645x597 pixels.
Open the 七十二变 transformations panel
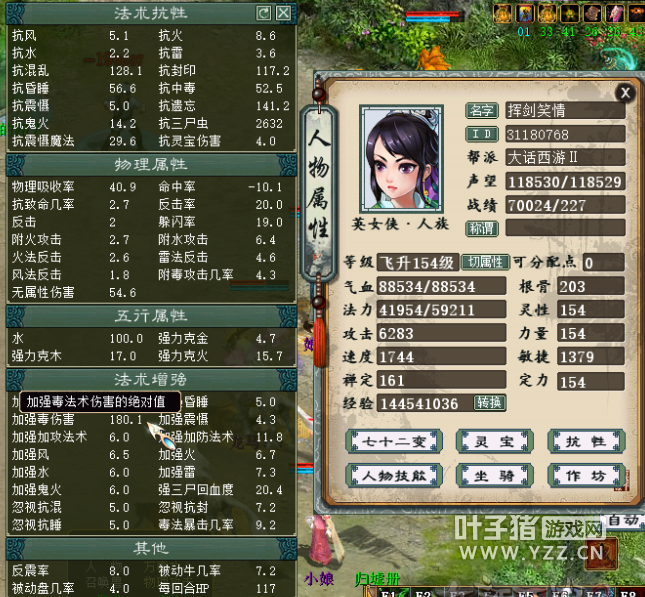click(387, 442)
